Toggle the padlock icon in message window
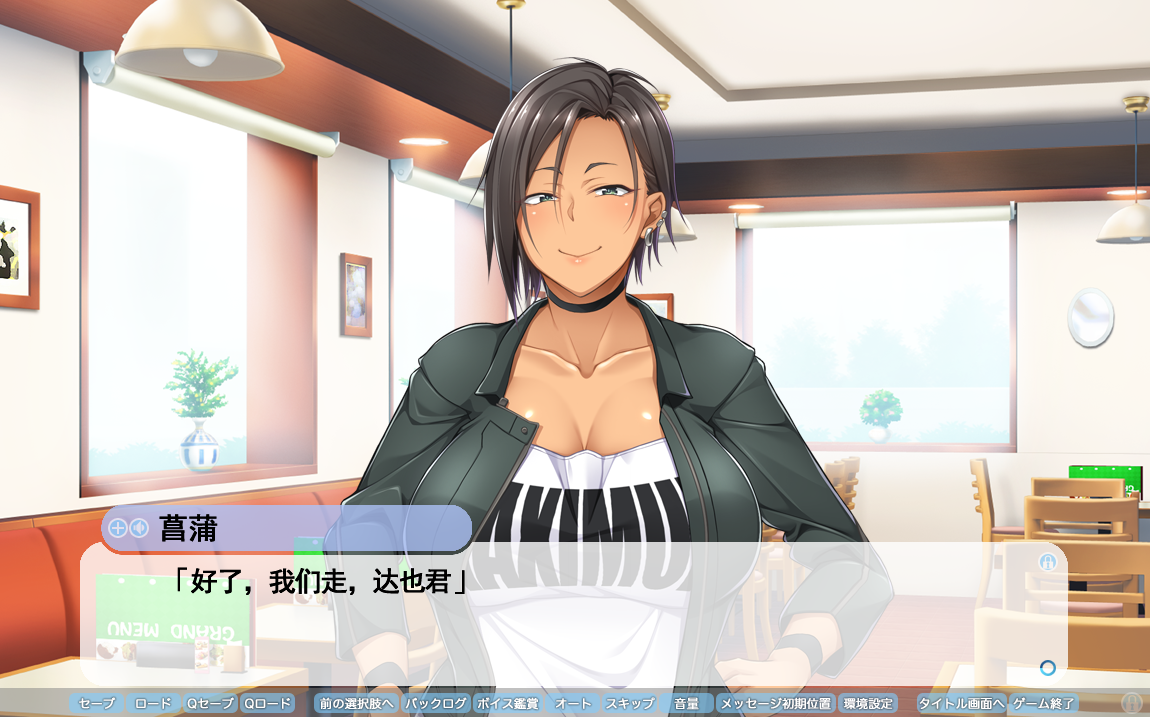The image size is (1150, 717). point(1047,562)
